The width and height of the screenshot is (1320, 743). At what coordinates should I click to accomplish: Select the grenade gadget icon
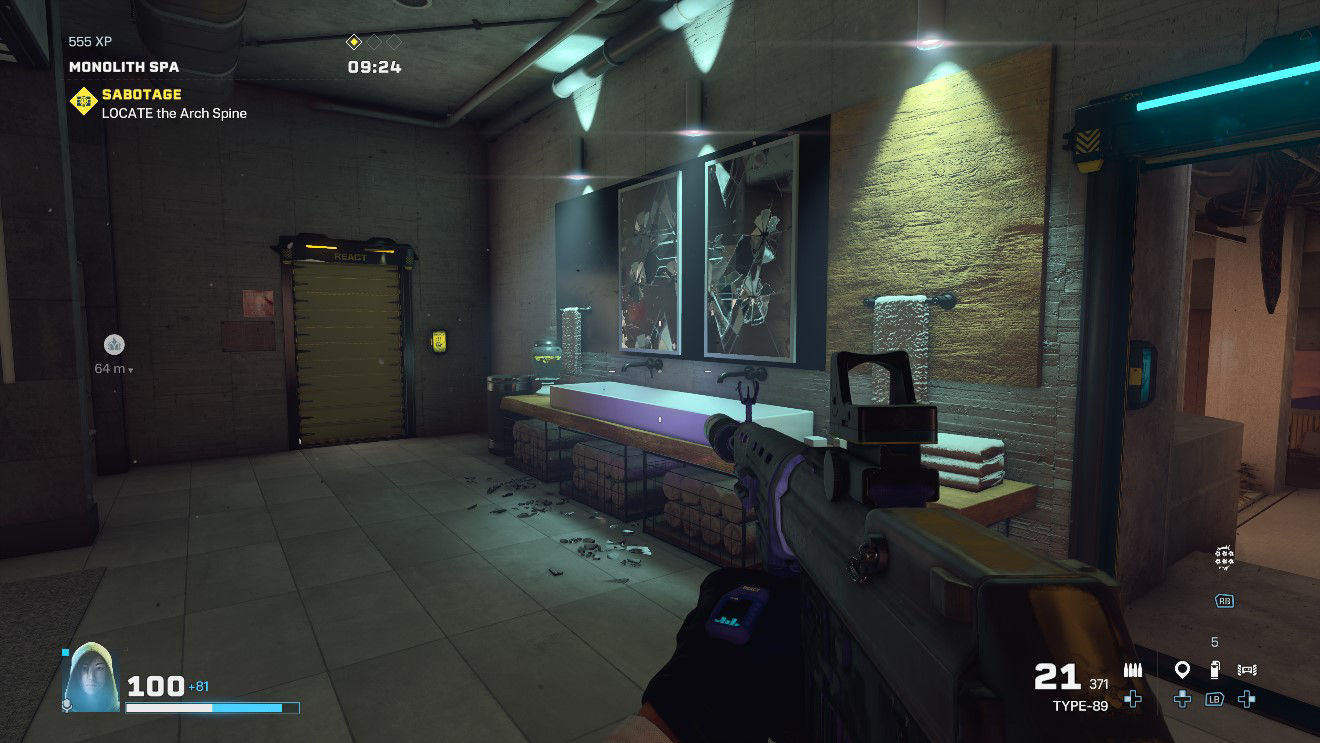[1215, 670]
